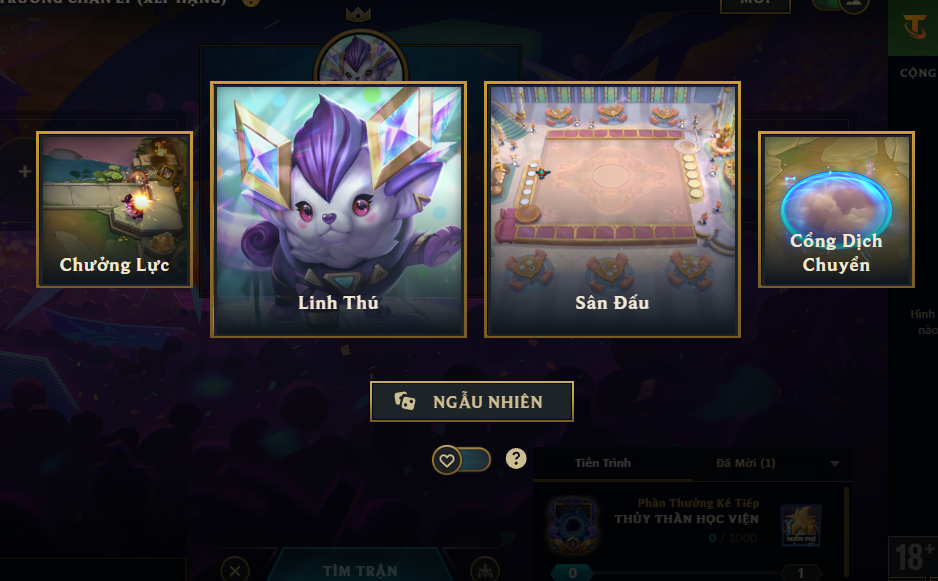
Task: Expand the dropdown arrow beside Đã Mời
Action: [x=835, y=464]
